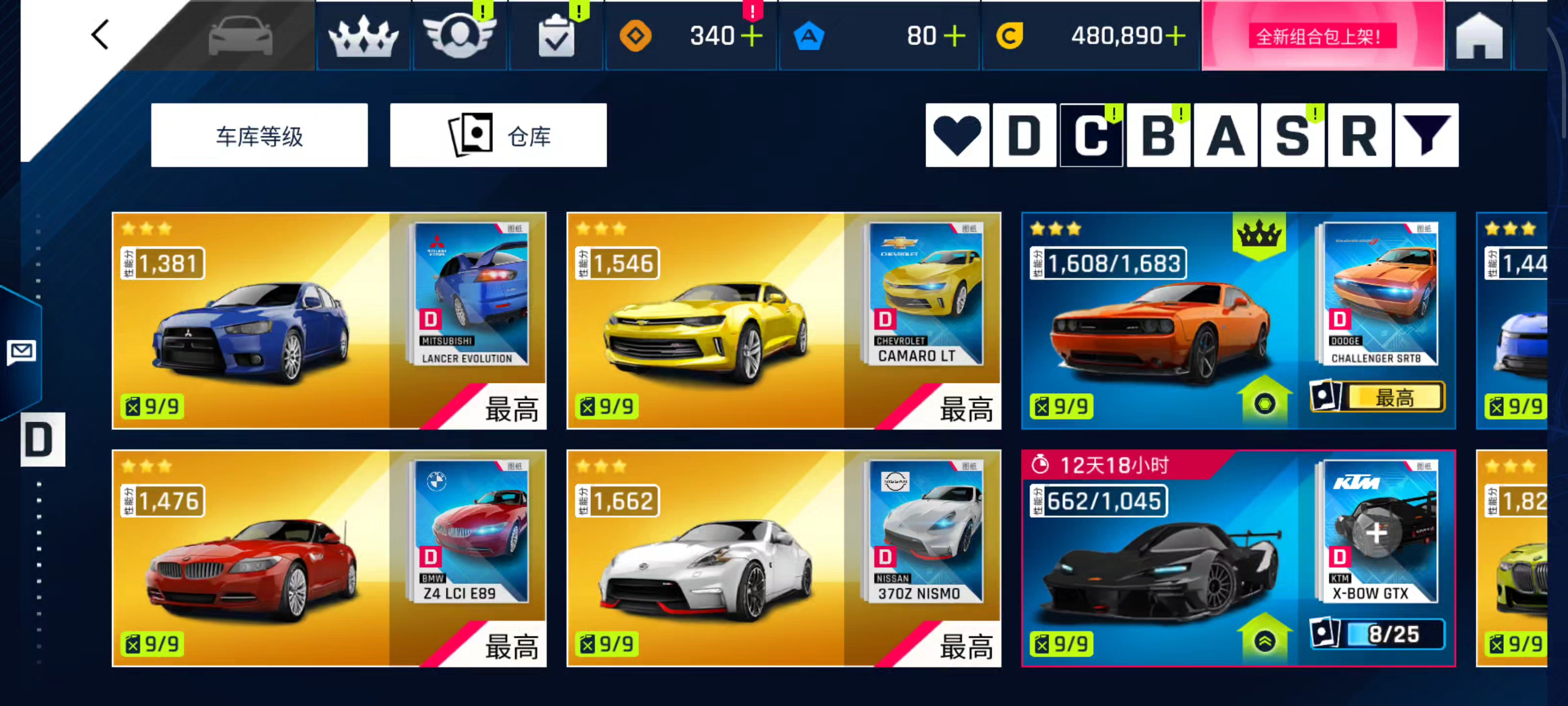Viewport: 1568px width, 706px height.
Task: Switch to class B cars tab
Action: pyautogui.click(x=1158, y=135)
